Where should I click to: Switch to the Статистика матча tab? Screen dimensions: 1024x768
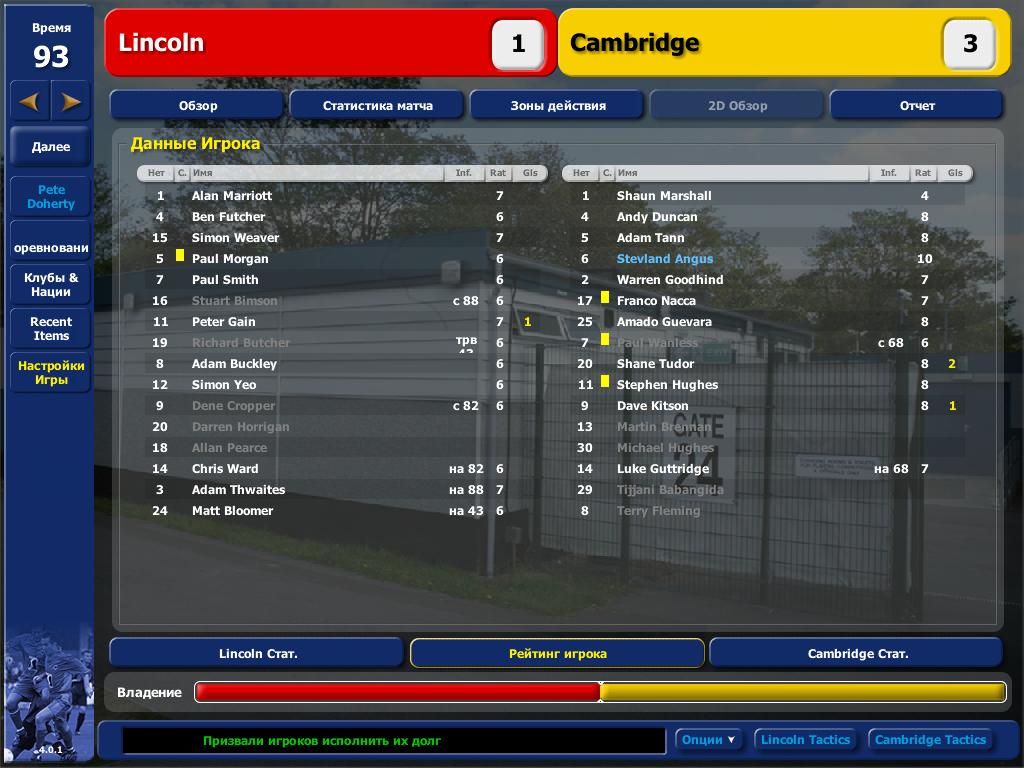377,105
